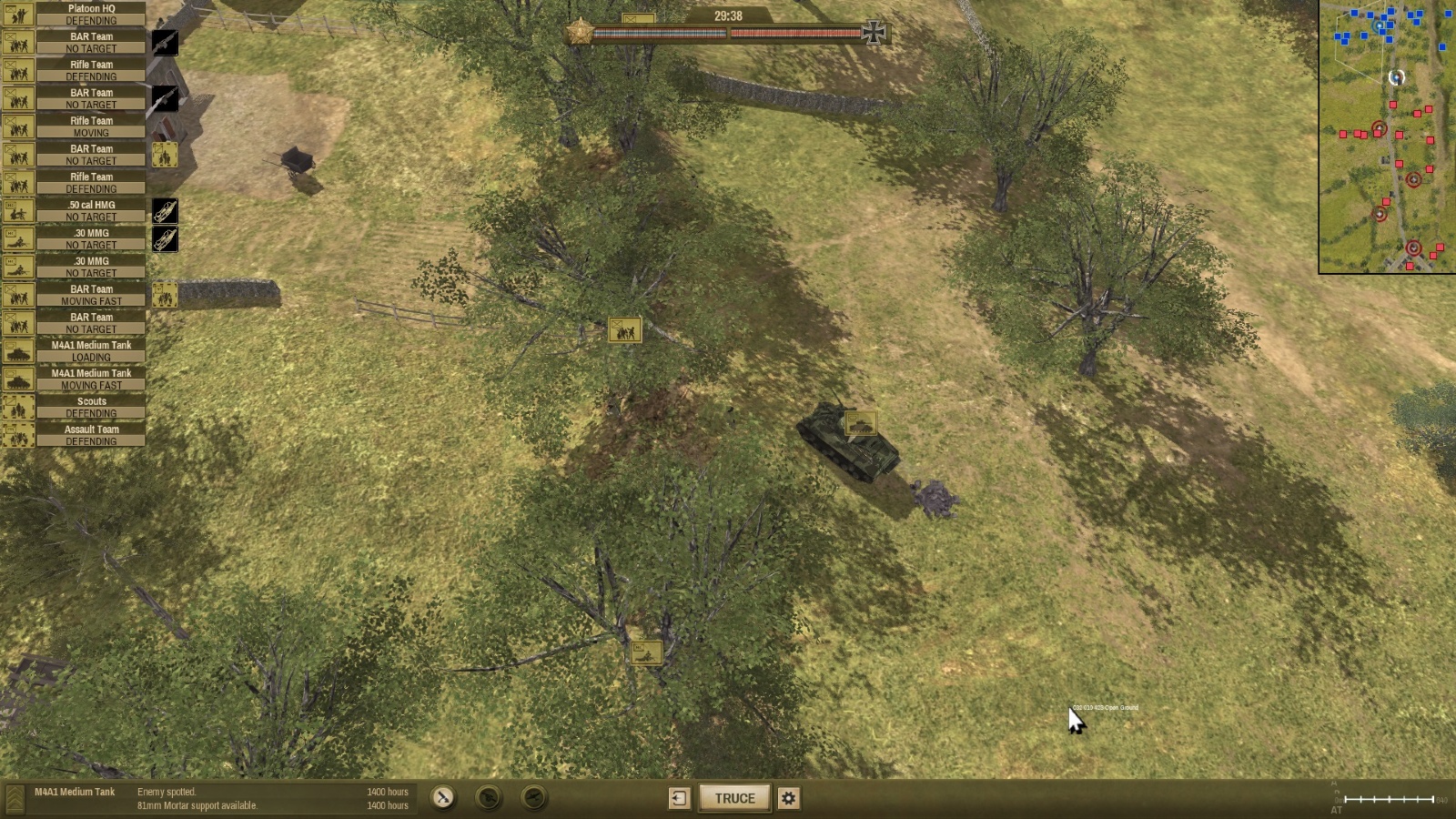Choose the Scouts unit in roster
Image resolution: width=1456 pixels, height=819 pixels.
(x=91, y=407)
